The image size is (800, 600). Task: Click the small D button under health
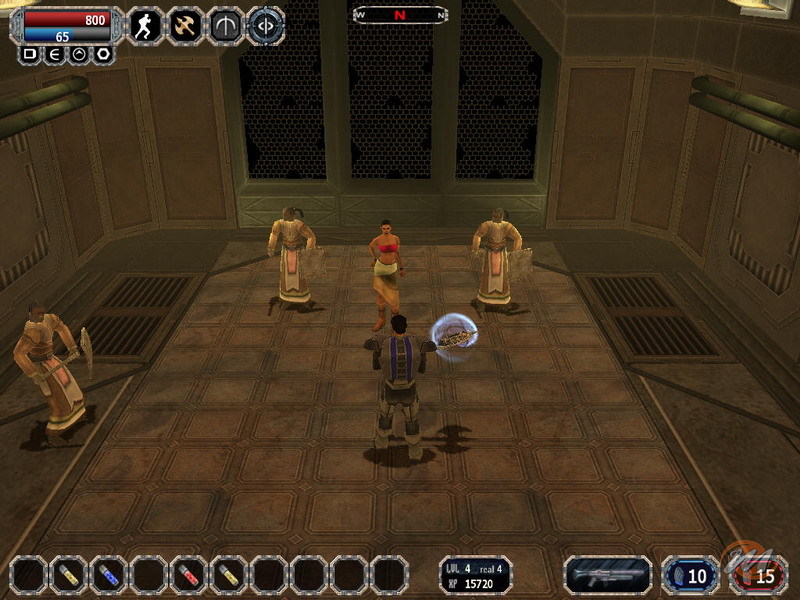pos(29,54)
